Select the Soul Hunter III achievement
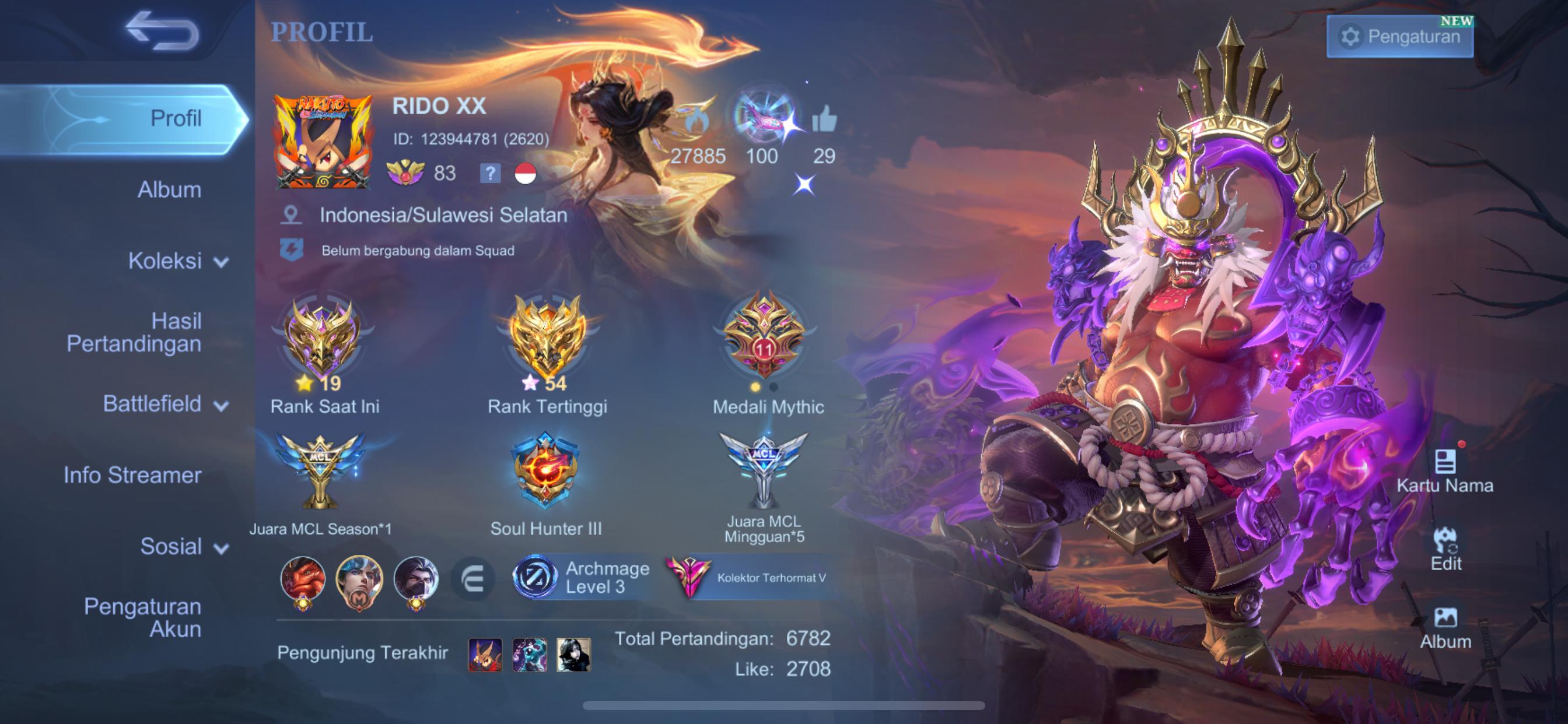 click(545, 472)
